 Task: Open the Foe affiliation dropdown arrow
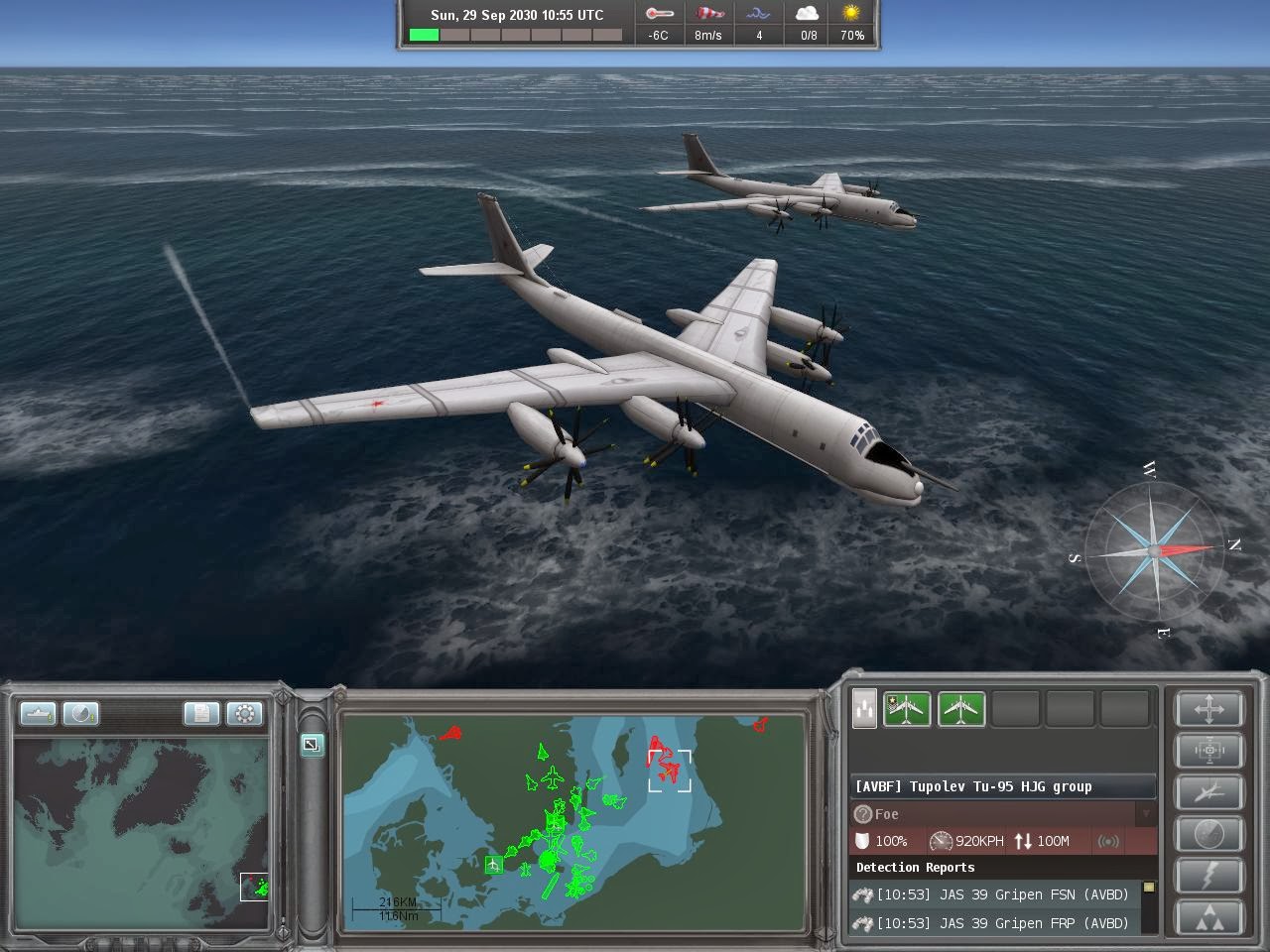click(1146, 814)
